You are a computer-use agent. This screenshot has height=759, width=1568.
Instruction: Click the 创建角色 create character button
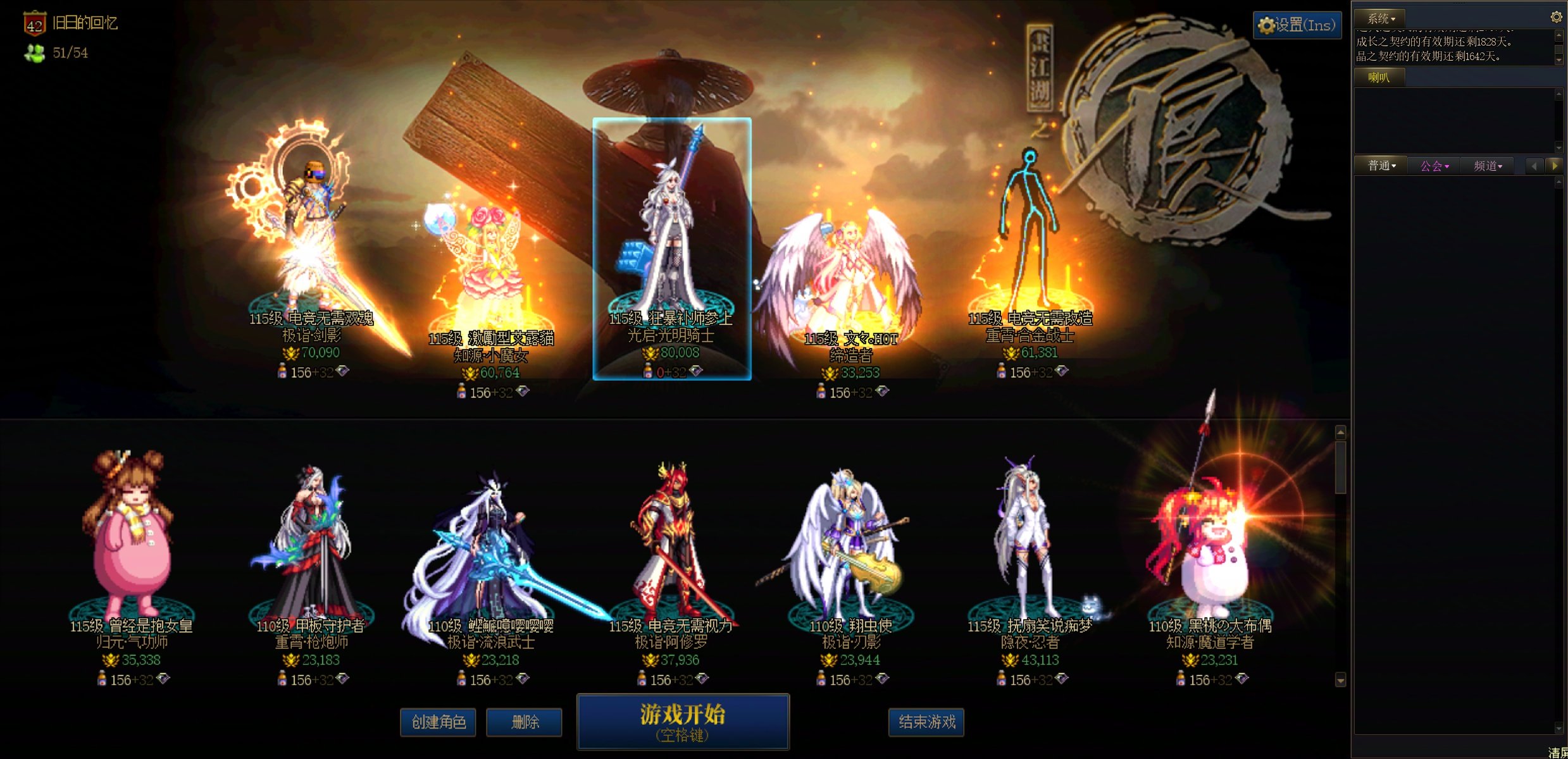[438, 722]
